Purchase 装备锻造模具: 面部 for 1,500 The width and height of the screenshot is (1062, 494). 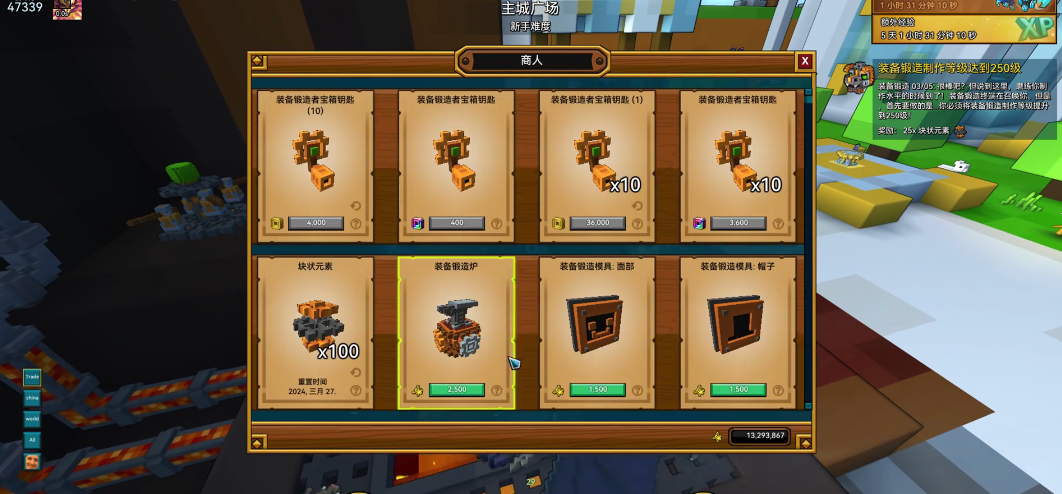[x=597, y=390]
